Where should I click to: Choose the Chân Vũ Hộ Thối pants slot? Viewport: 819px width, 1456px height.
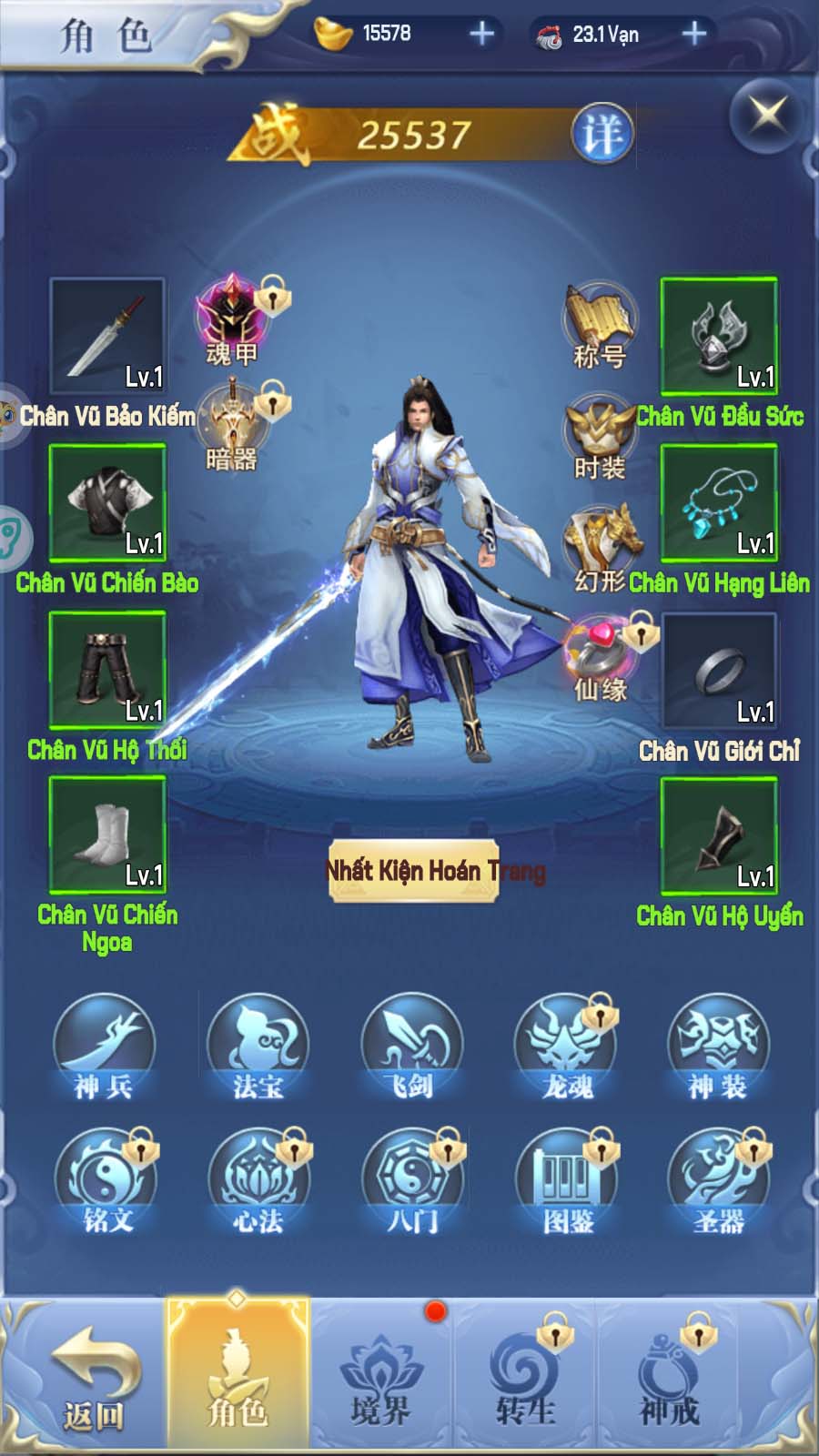click(x=107, y=669)
